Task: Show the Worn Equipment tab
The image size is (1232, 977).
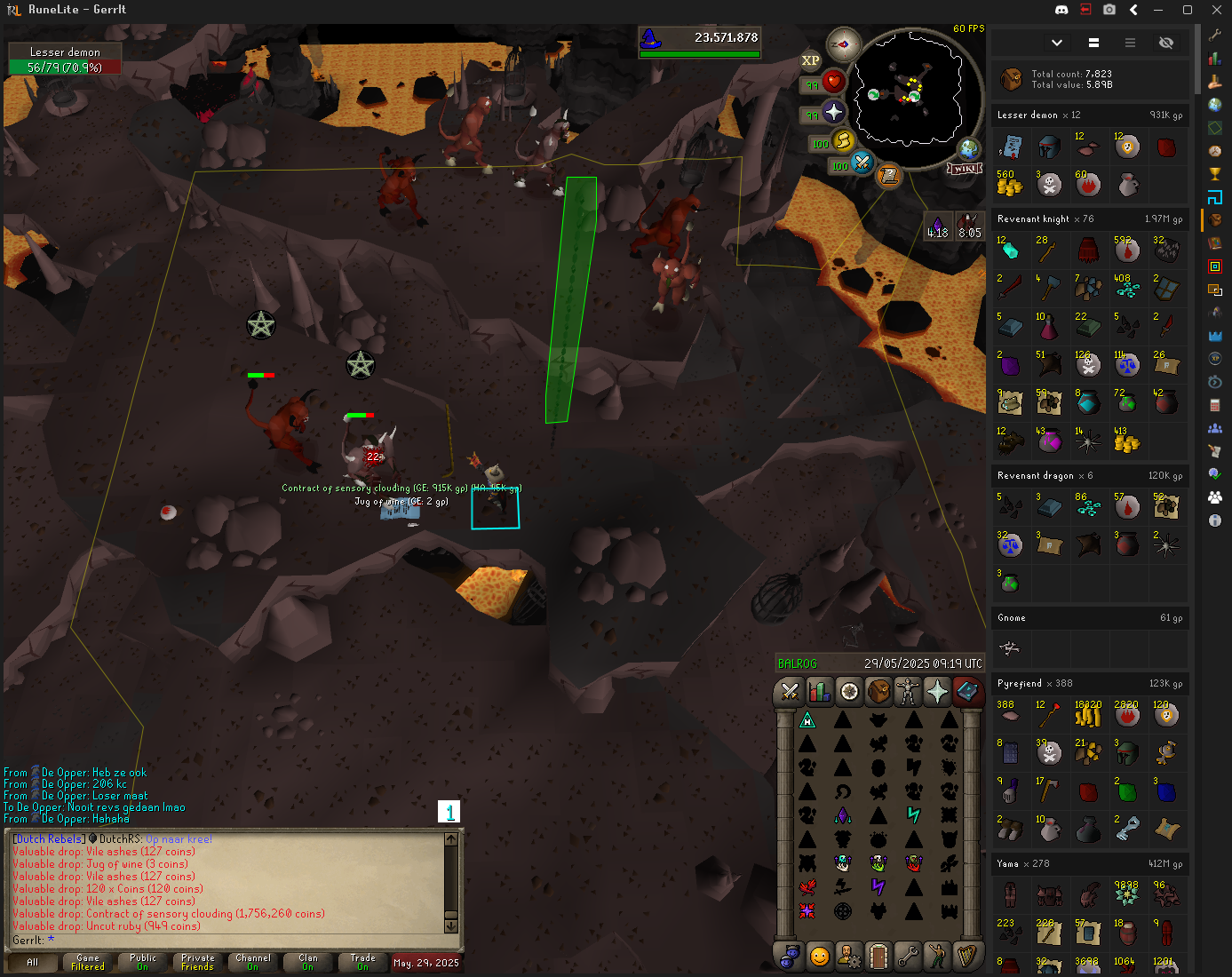Action: (908, 691)
